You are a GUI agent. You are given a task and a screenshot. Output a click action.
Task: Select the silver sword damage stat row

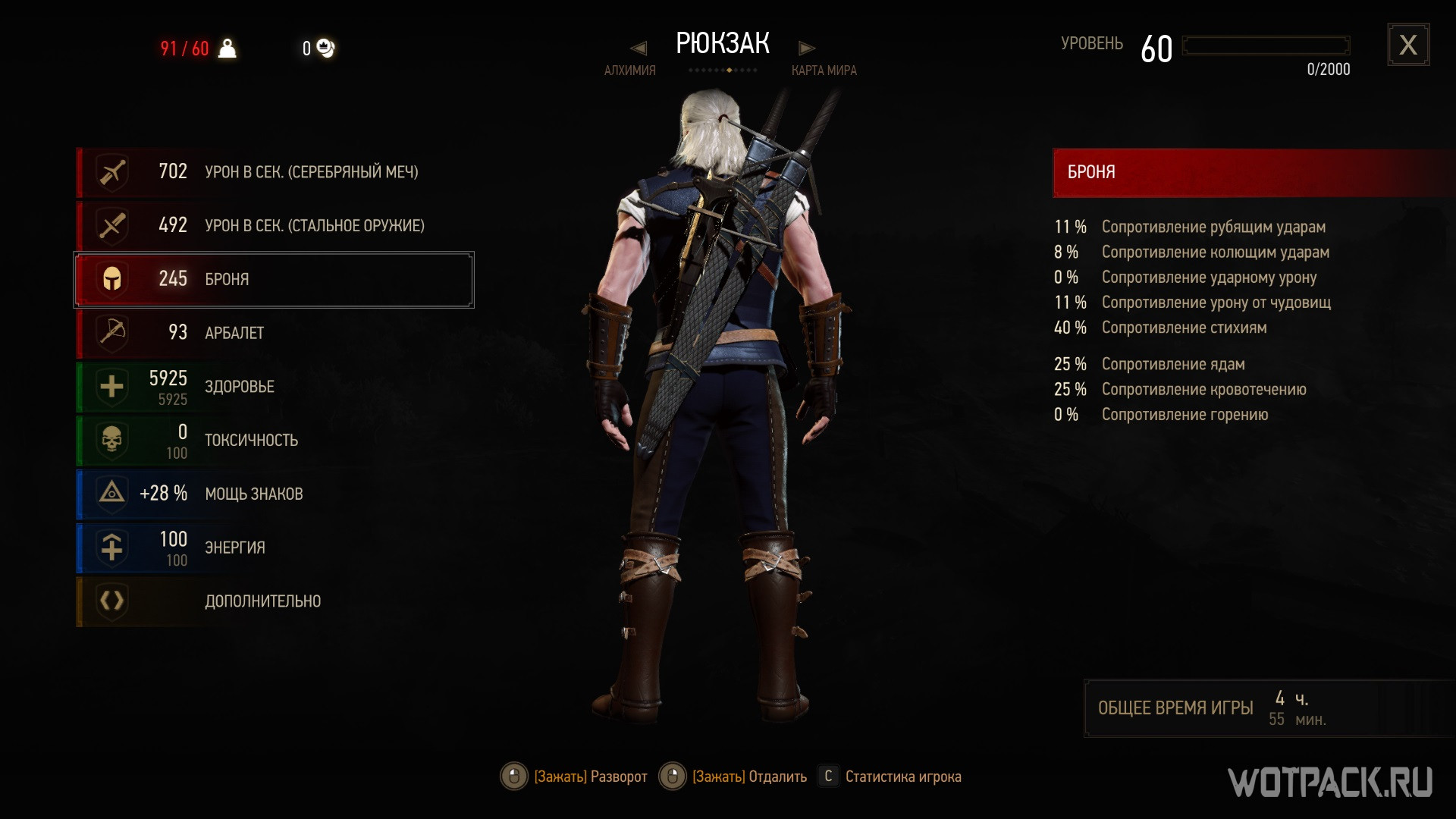(273, 172)
